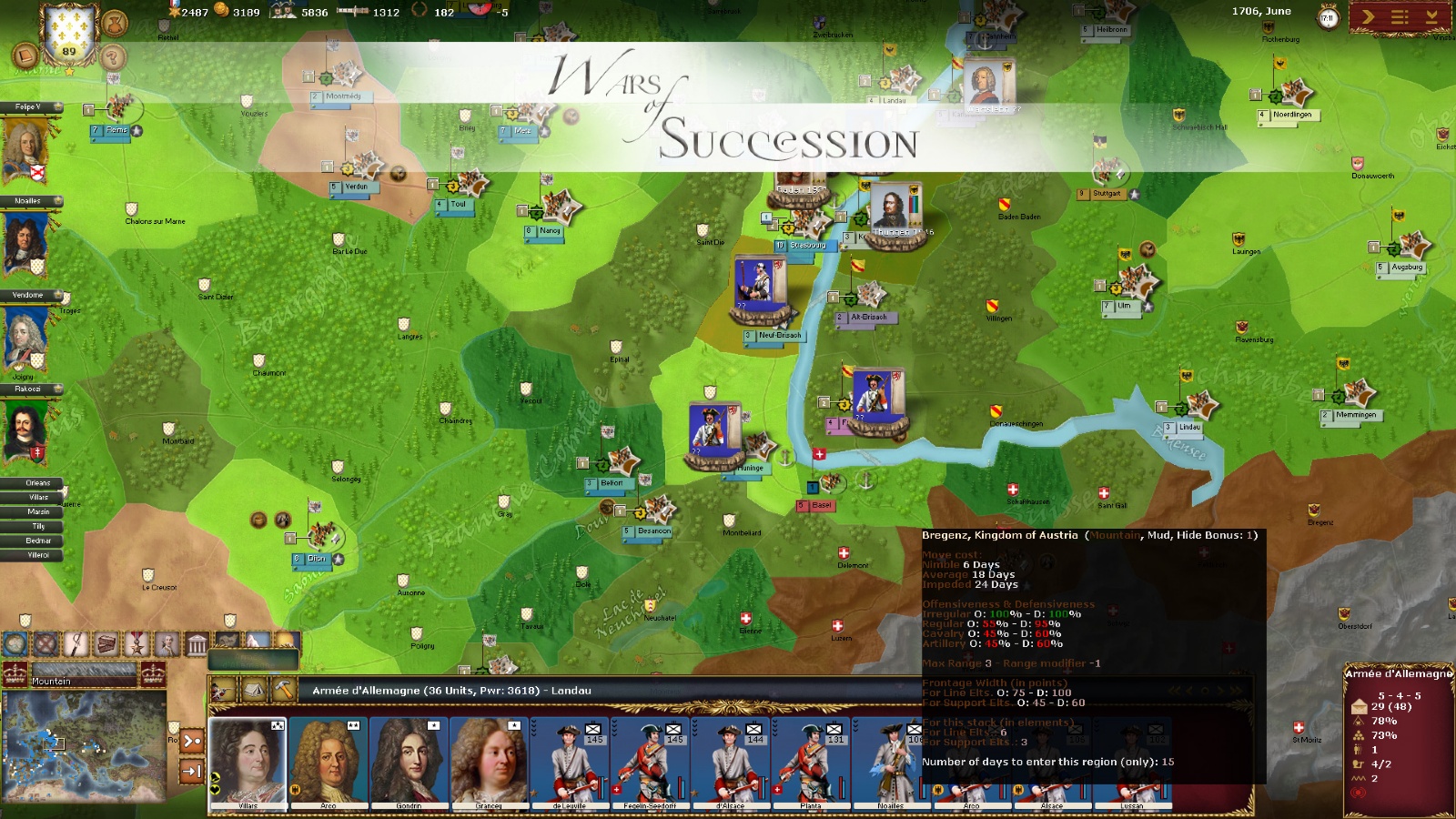Choose Villeroi in the army list
The height and width of the screenshot is (819, 1456).
pyautogui.click(x=38, y=555)
